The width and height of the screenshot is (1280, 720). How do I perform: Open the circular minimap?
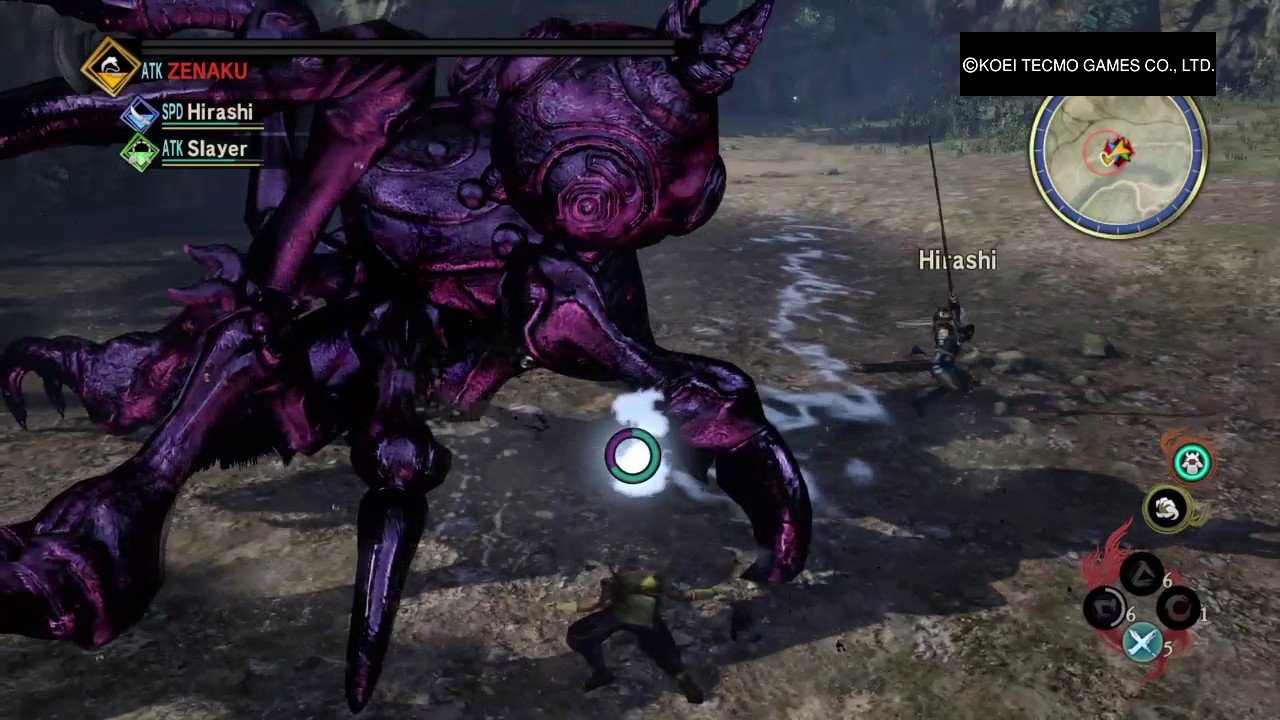coord(1118,165)
